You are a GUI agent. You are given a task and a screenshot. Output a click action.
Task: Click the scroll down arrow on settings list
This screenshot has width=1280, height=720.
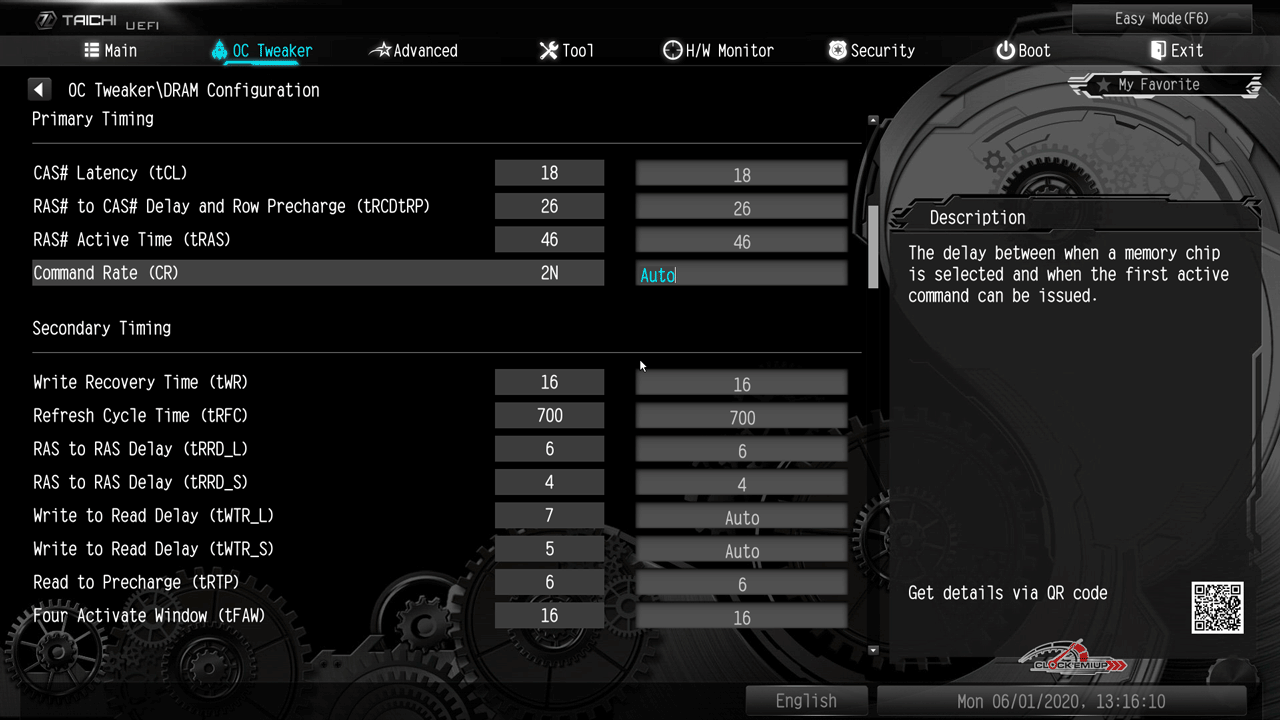[x=873, y=650]
